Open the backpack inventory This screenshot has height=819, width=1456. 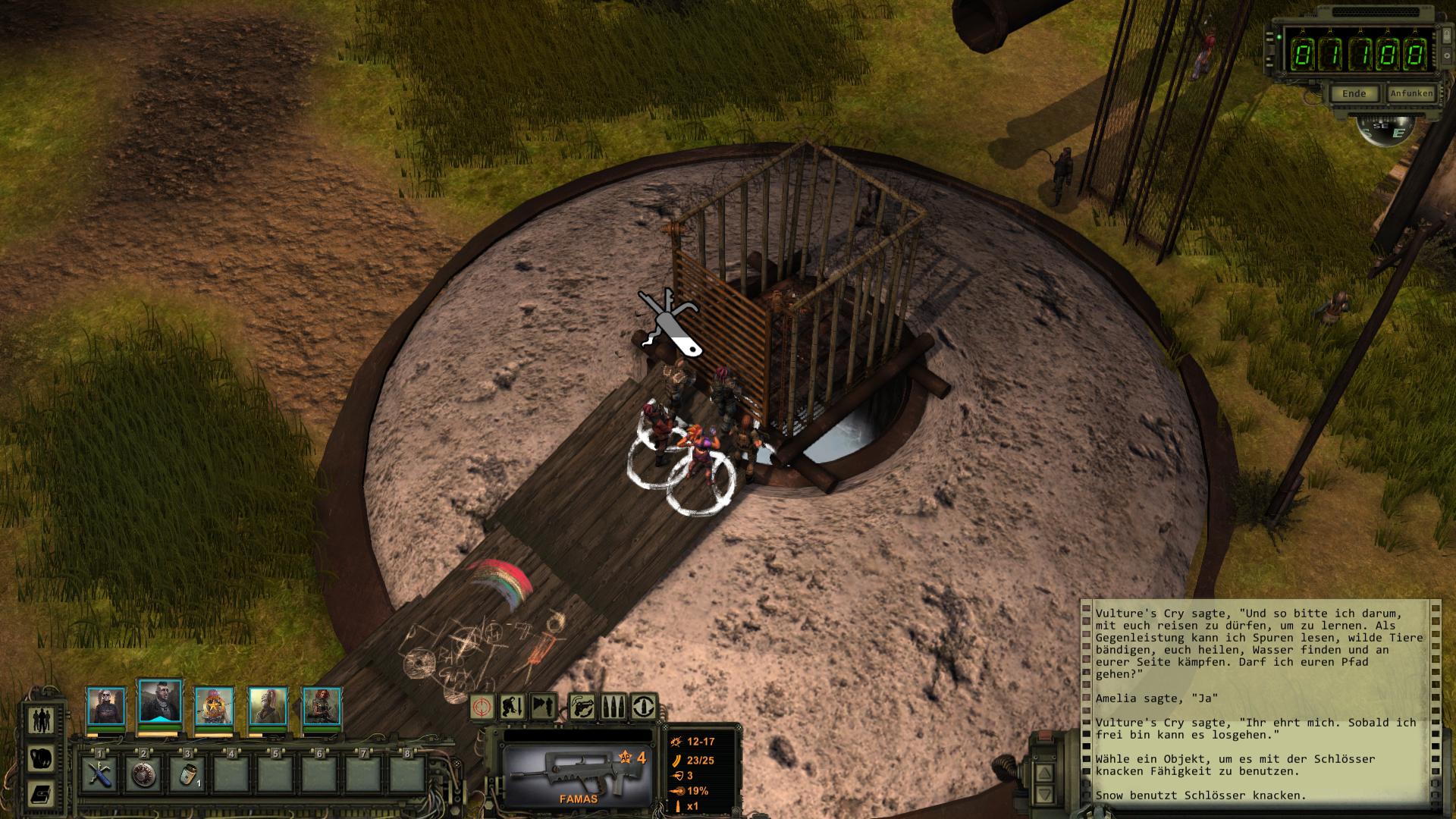40,758
